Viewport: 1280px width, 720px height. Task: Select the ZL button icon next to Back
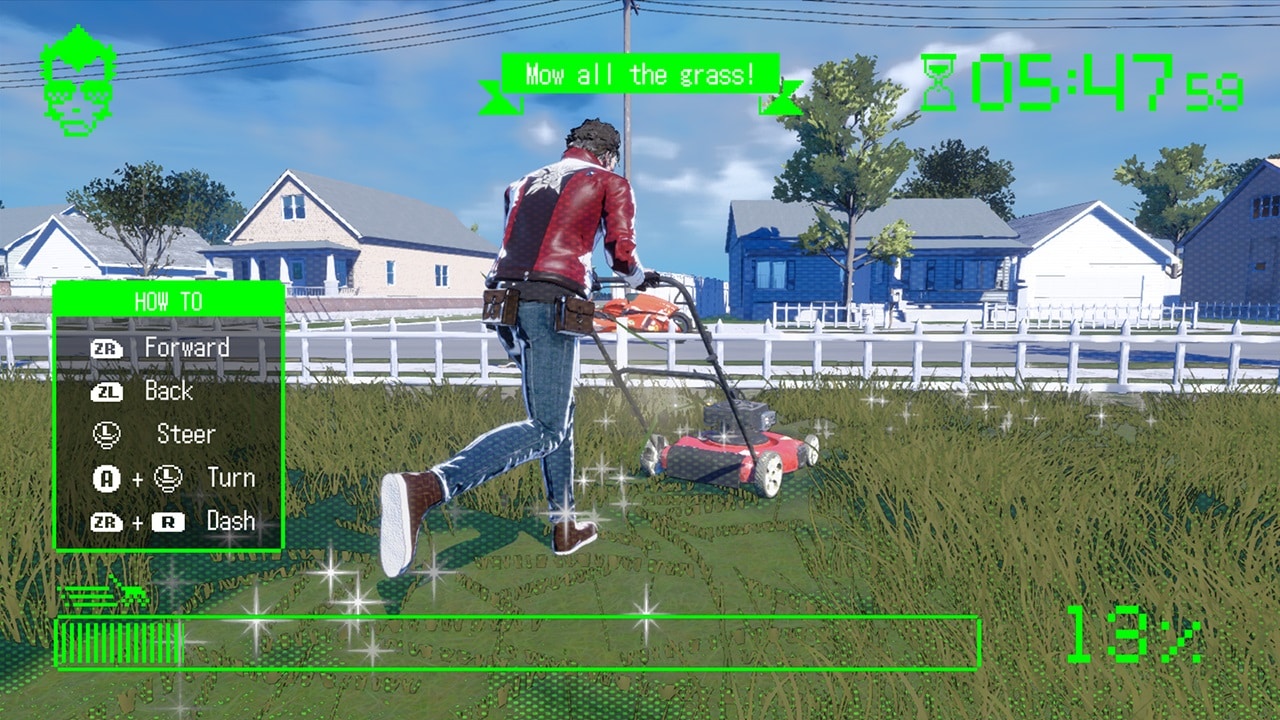(x=106, y=391)
